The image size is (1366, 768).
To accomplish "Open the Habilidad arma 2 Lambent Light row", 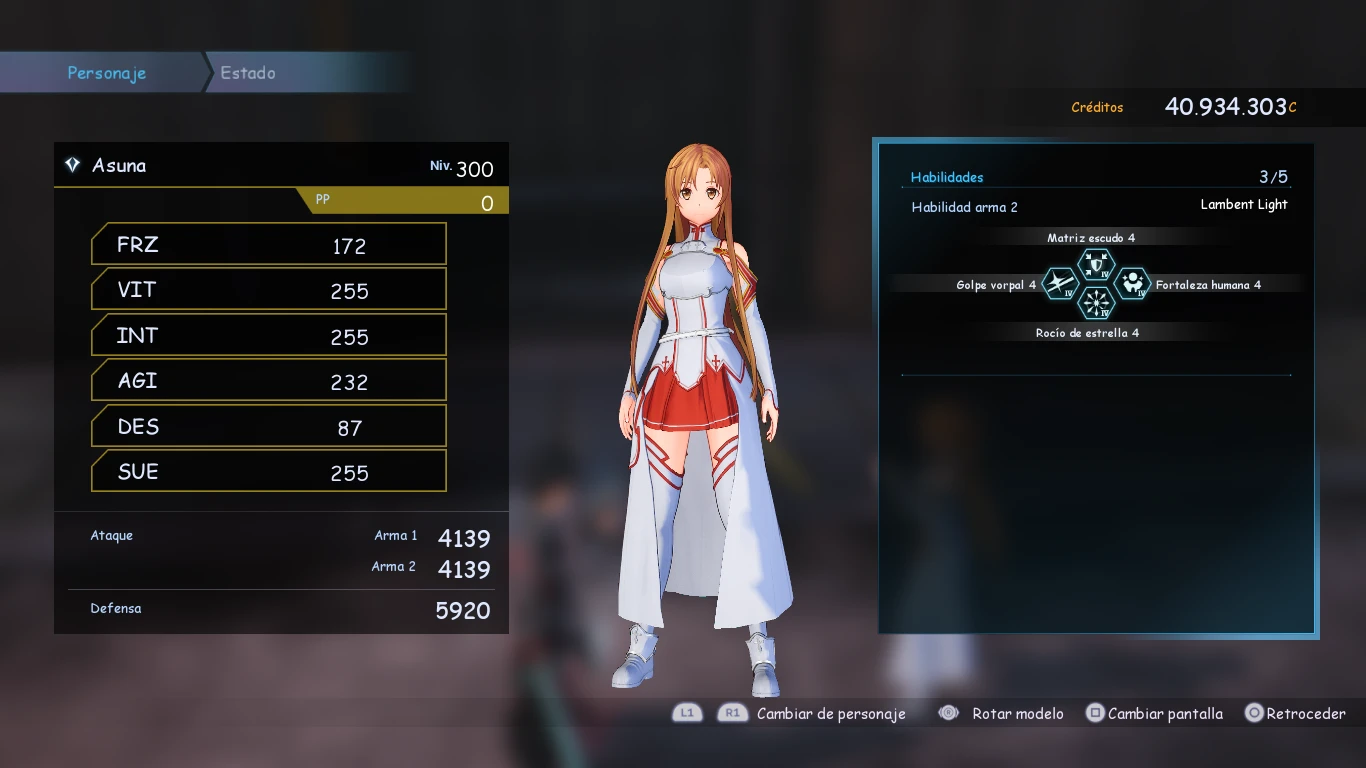I will point(1098,206).
